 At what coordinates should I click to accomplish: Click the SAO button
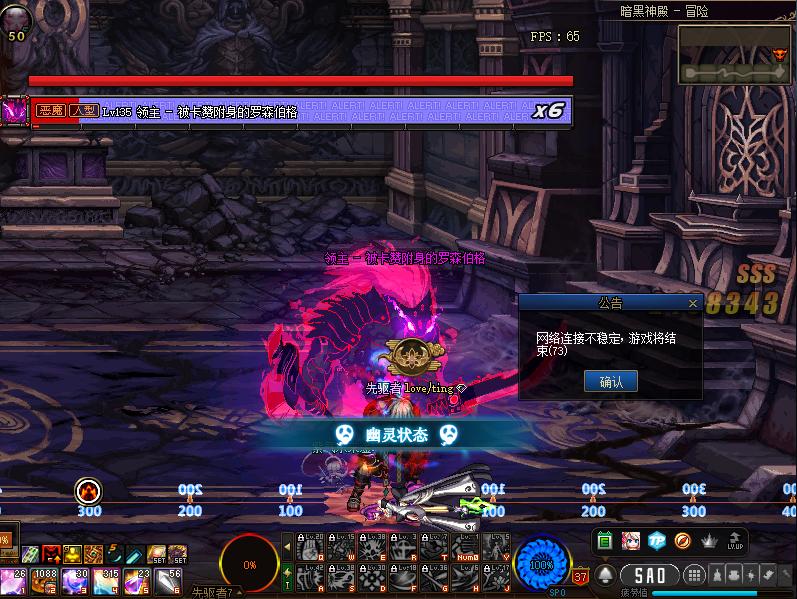click(x=651, y=576)
